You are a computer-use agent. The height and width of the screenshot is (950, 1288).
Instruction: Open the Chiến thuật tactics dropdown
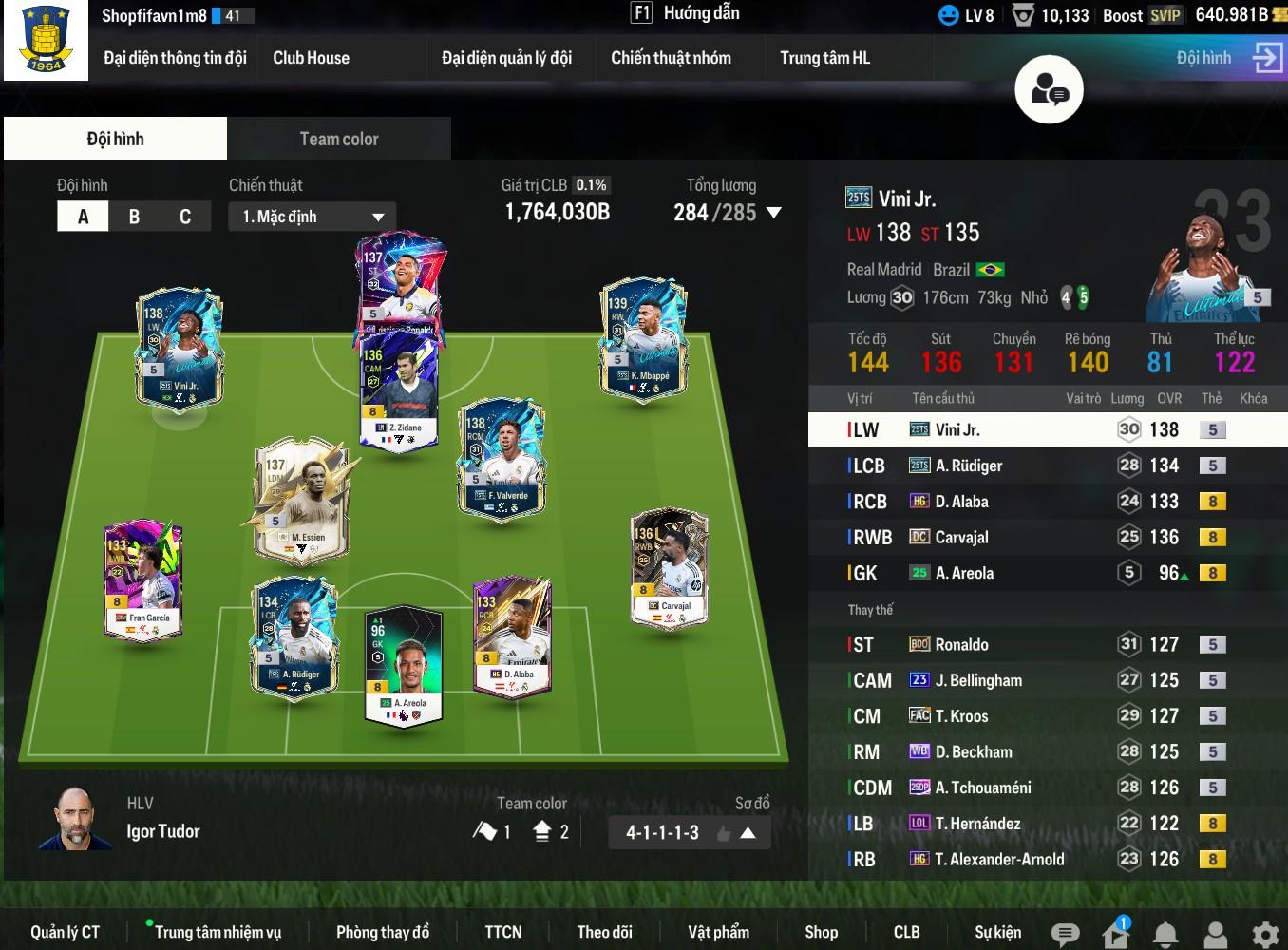312,217
